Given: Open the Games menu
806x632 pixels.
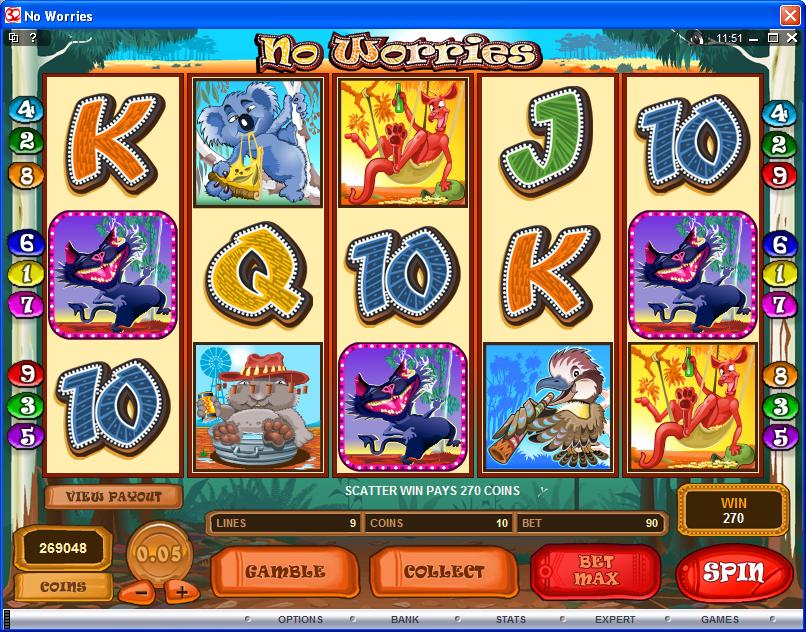Looking at the screenshot, I should click(720, 620).
